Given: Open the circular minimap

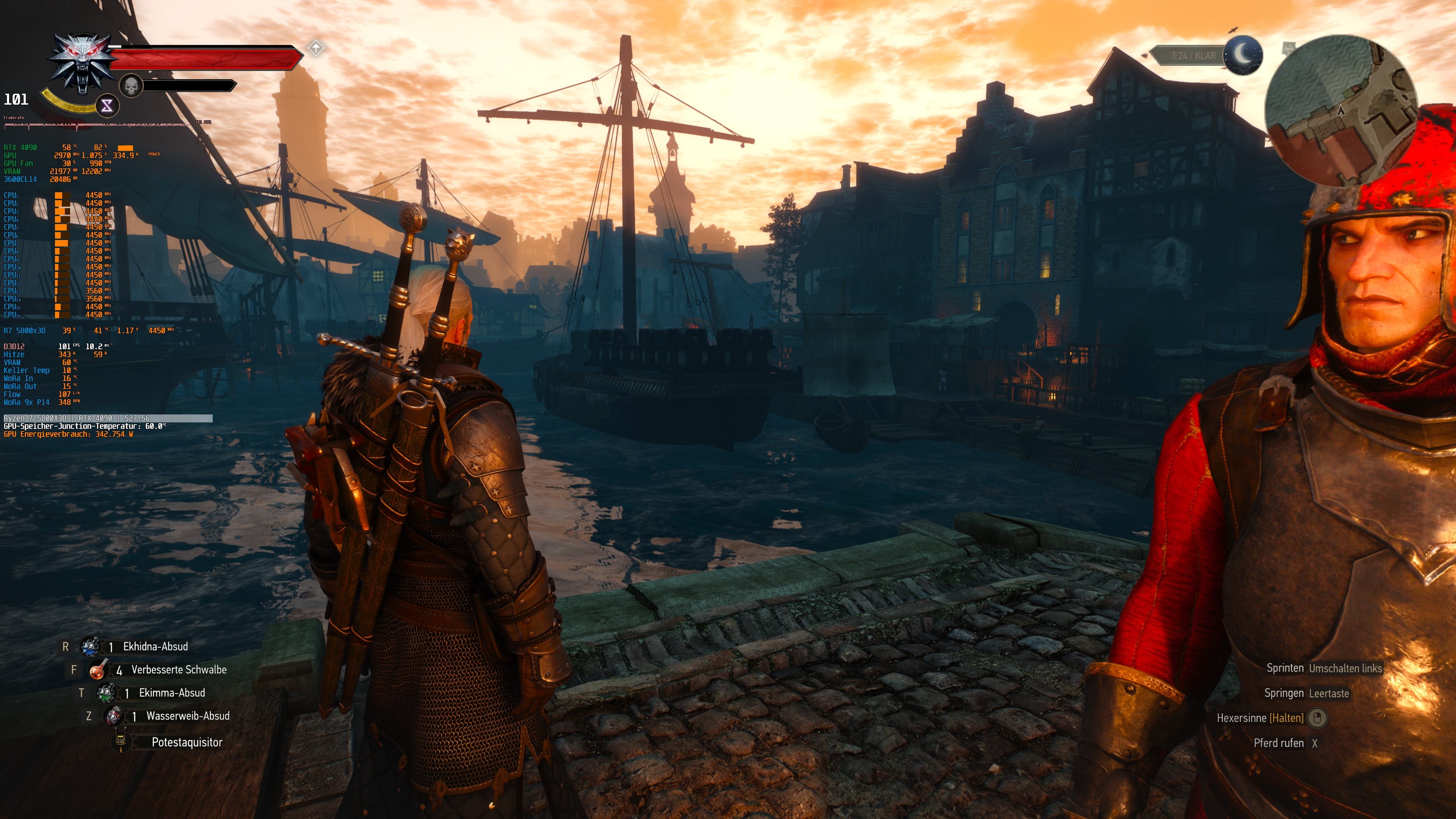Looking at the screenshot, I should (x=1341, y=111).
